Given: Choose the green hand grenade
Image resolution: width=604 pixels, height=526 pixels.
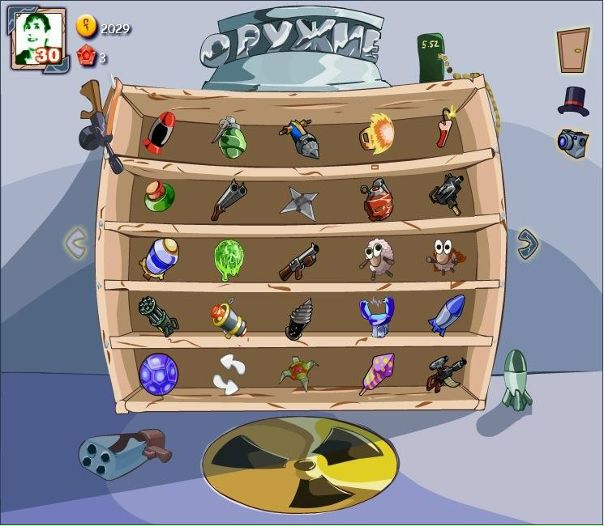Looking at the screenshot, I should coord(229,136).
